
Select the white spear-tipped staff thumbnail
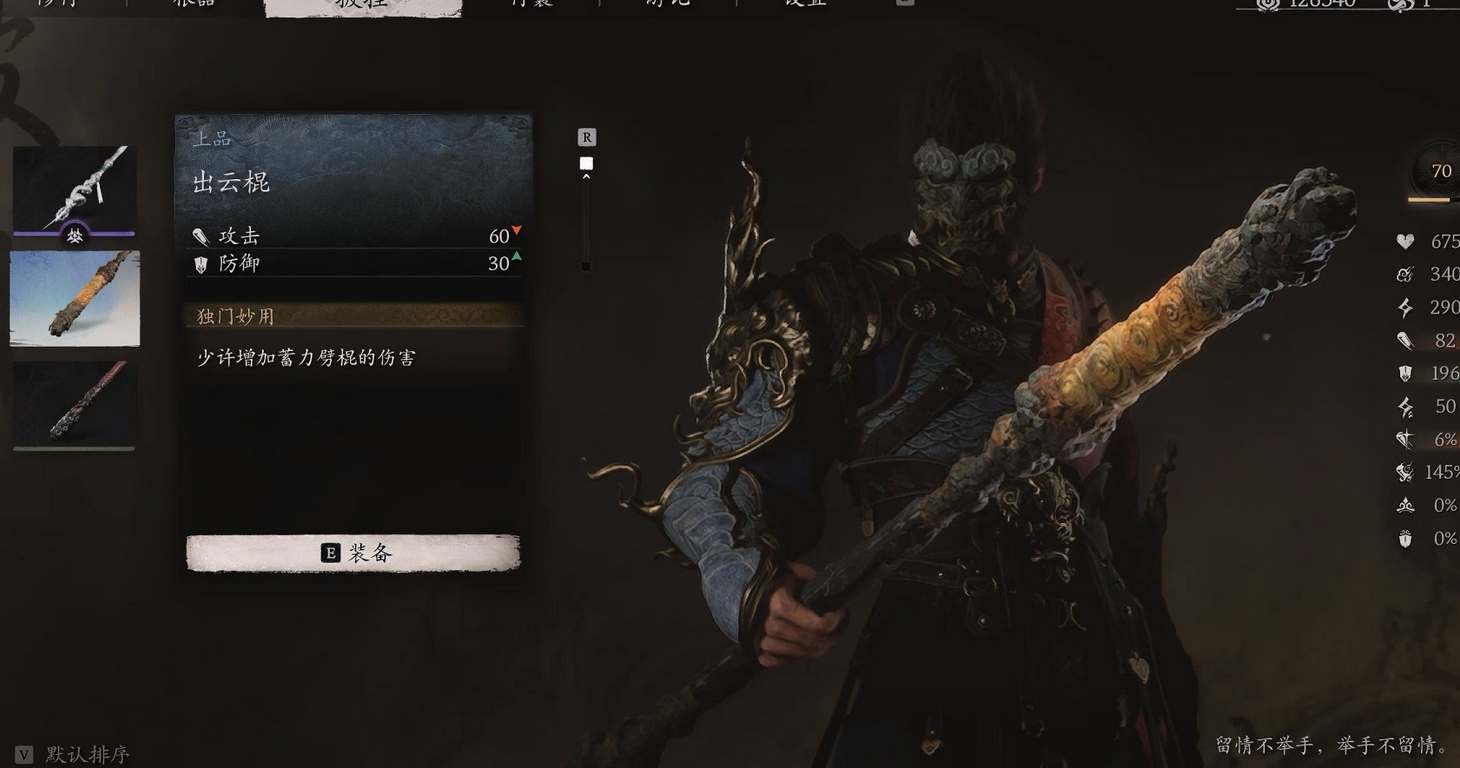click(74, 189)
